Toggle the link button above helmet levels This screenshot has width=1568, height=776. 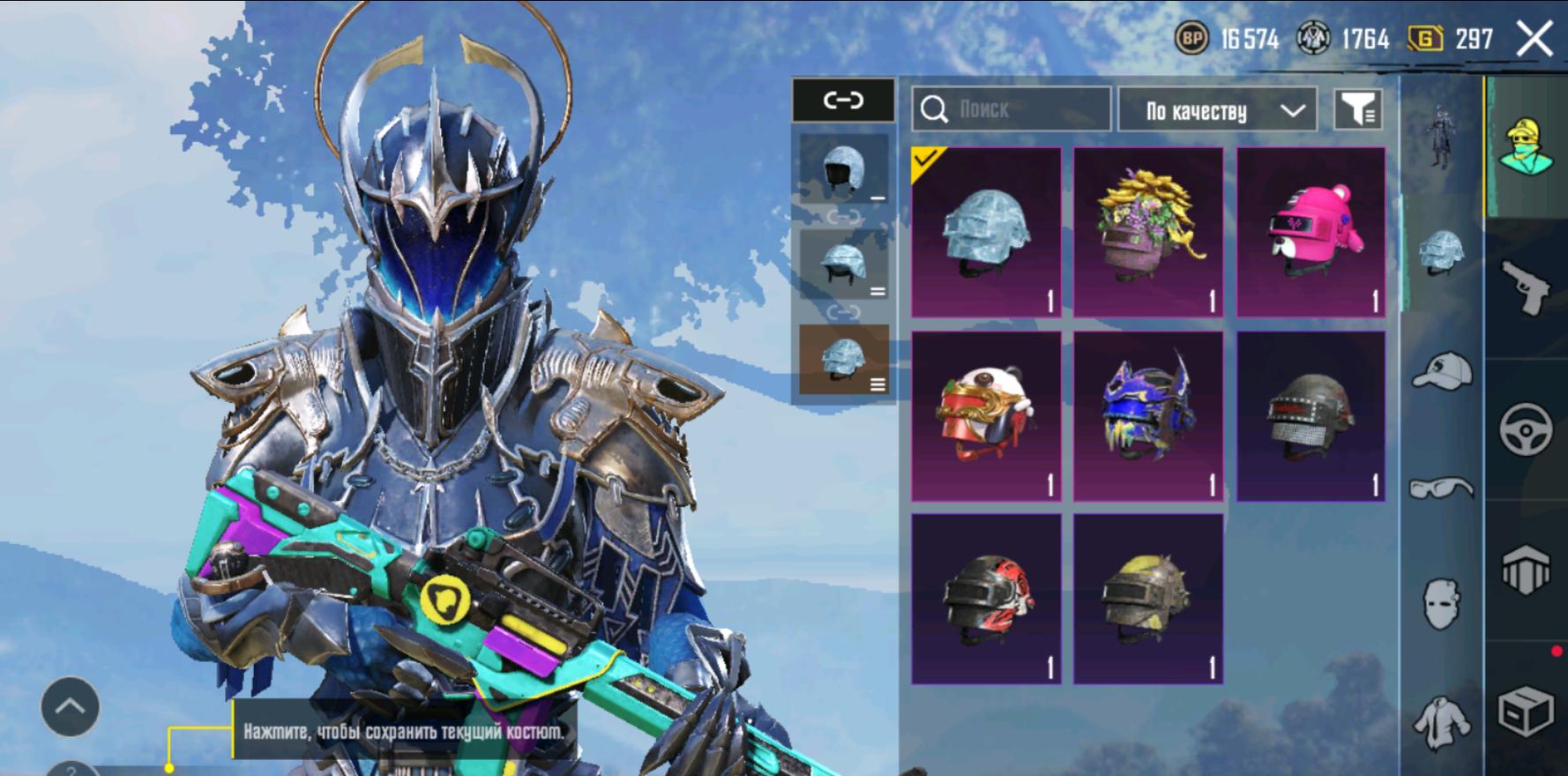pos(843,101)
